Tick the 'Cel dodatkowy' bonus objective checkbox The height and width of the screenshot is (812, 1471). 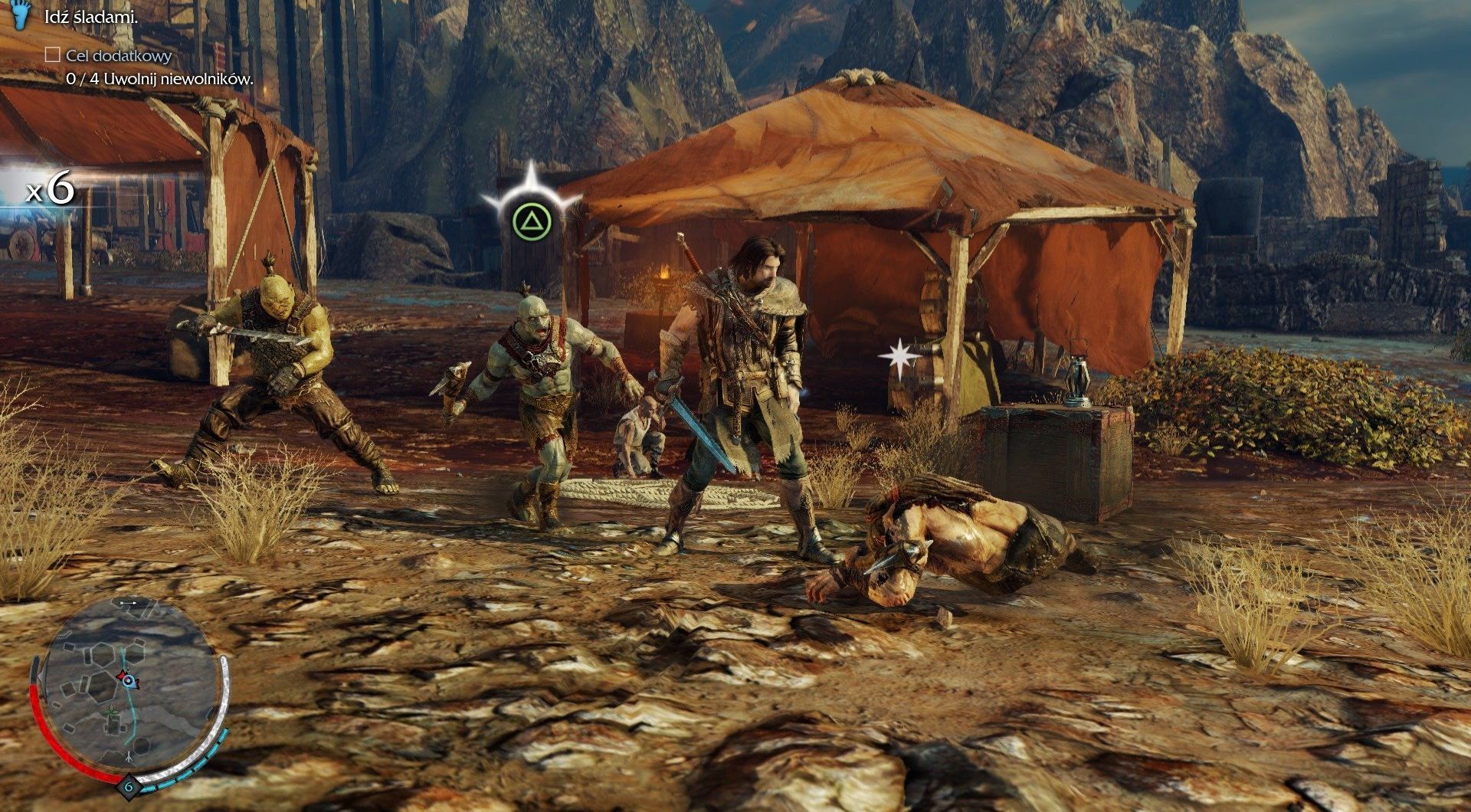(53, 55)
